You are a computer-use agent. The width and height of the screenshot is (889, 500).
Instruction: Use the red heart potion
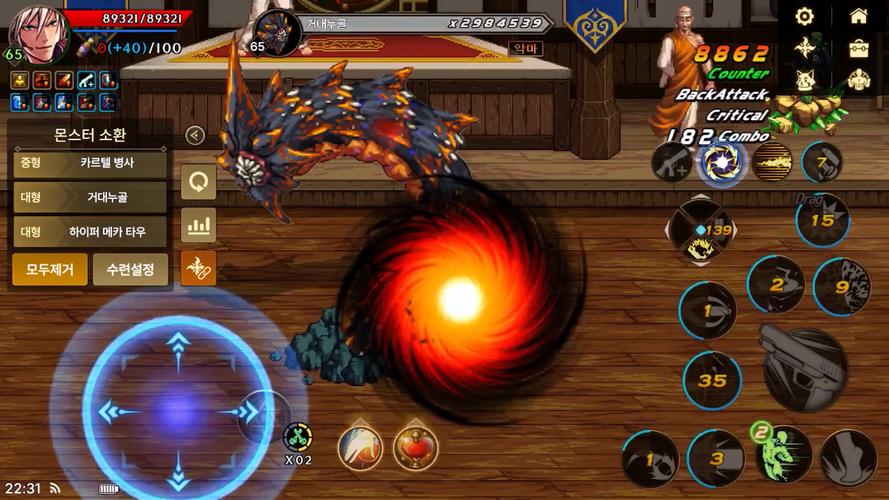click(x=415, y=447)
